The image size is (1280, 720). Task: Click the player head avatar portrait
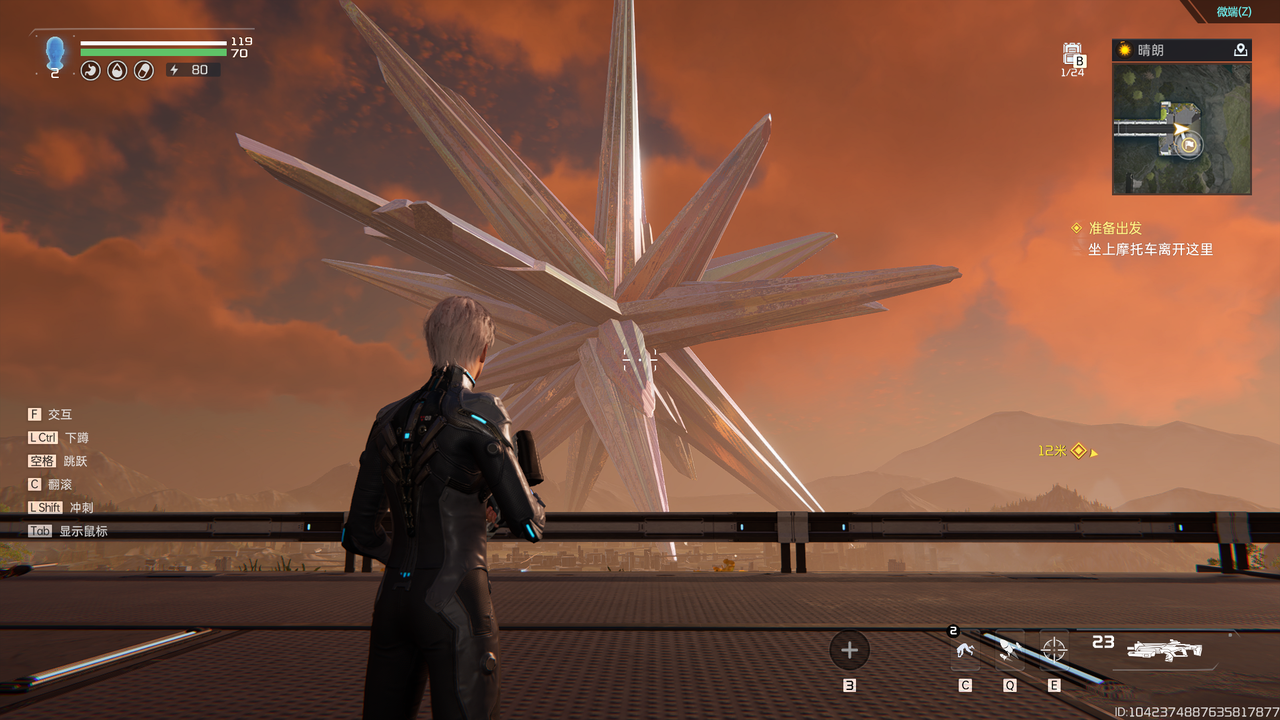point(55,52)
